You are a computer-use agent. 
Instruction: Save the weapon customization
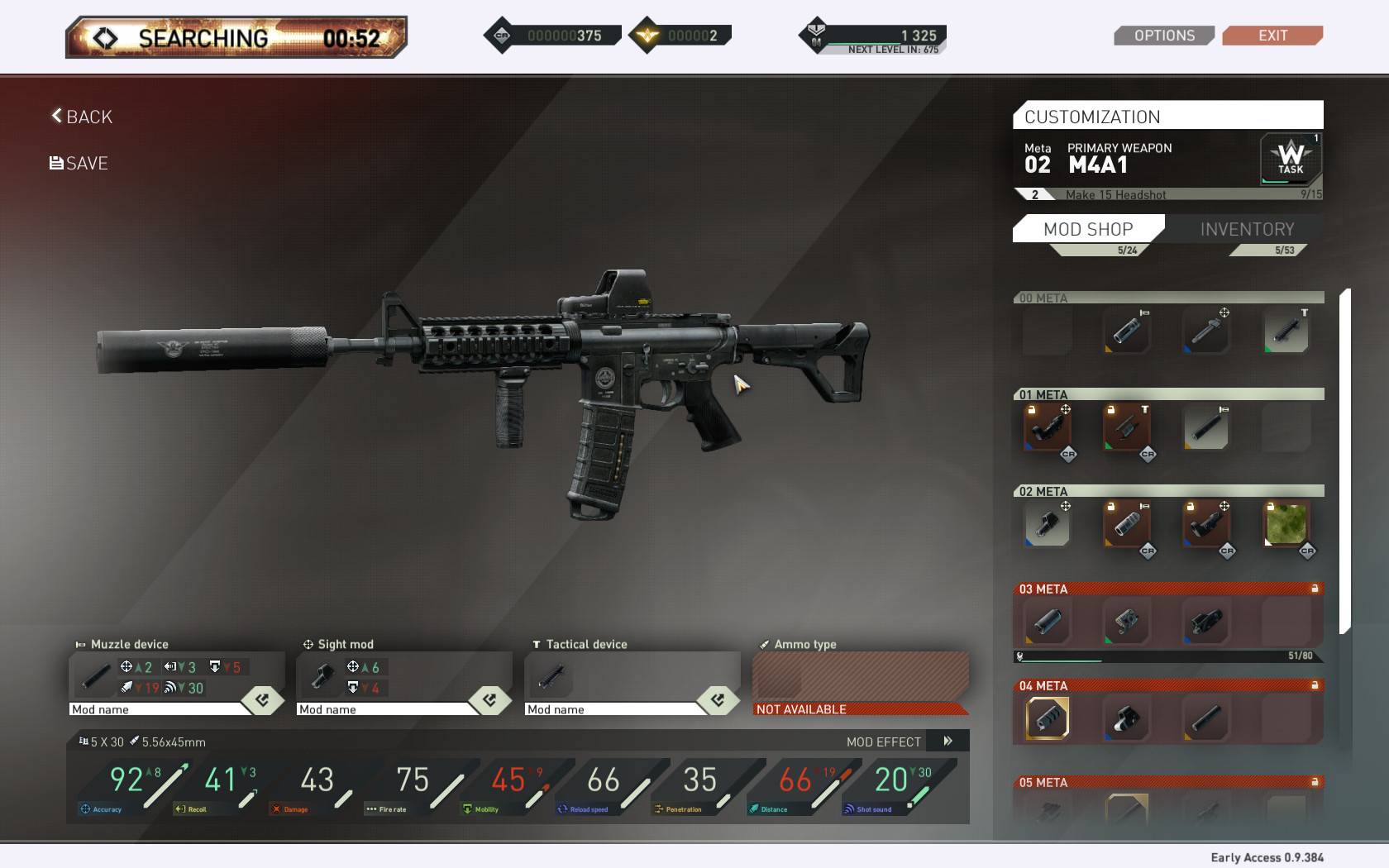[79, 163]
